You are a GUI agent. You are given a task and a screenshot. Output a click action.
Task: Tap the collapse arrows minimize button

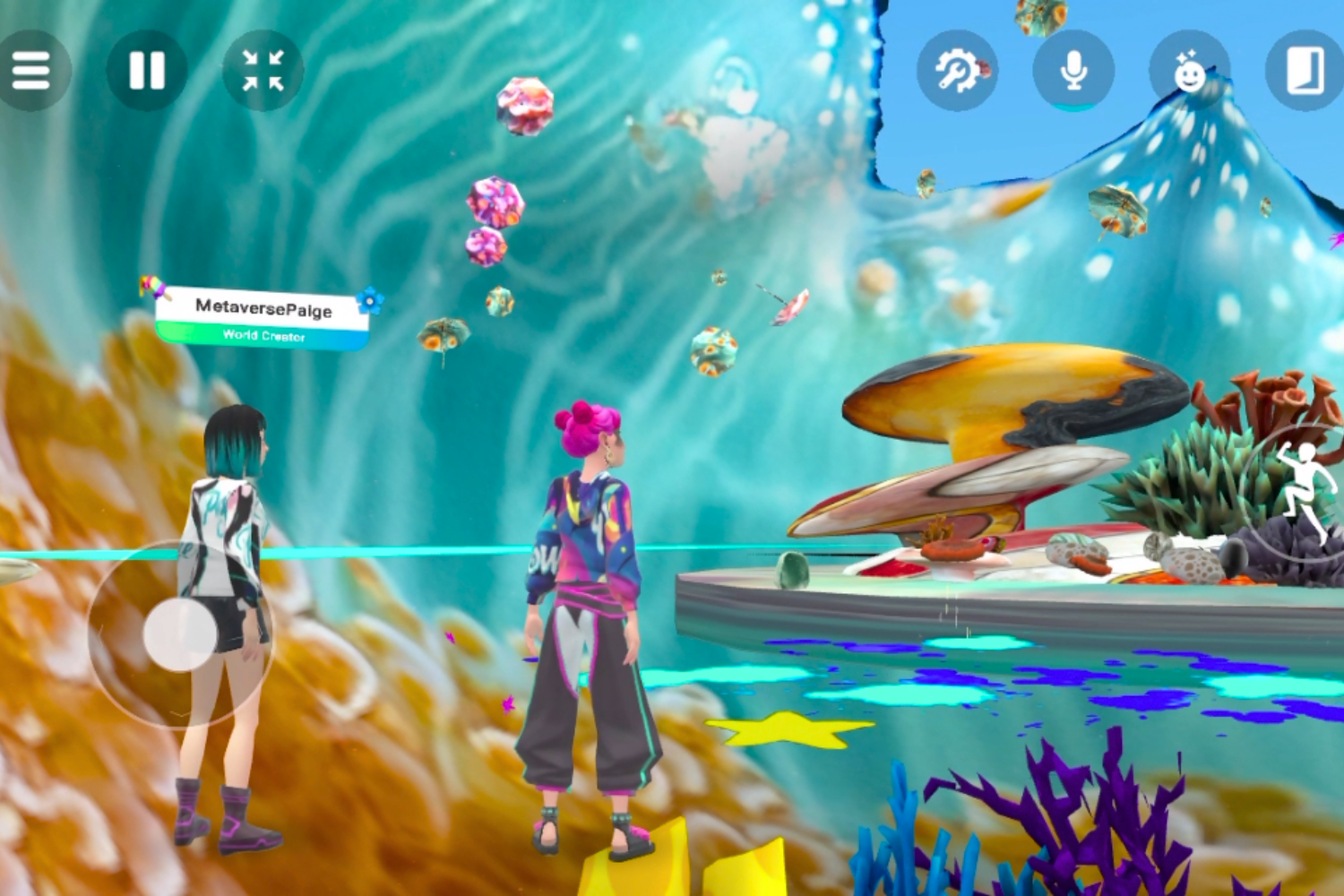(263, 70)
